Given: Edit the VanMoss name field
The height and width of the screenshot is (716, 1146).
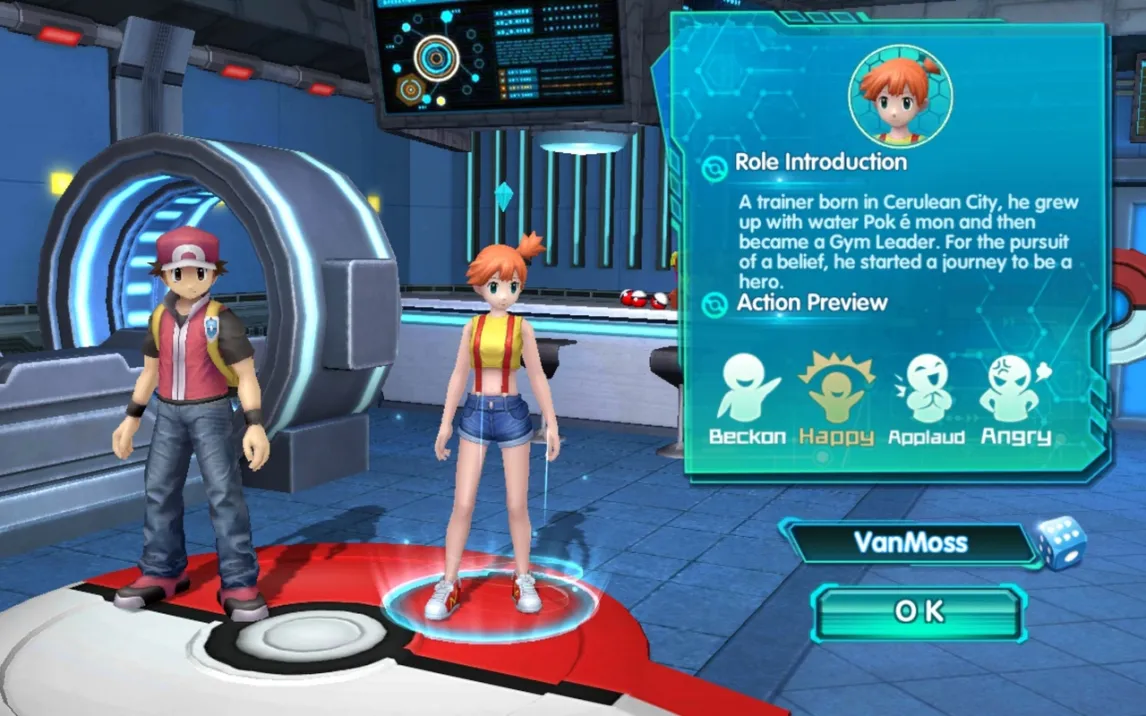Looking at the screenshot, I should tap(908, 543).
